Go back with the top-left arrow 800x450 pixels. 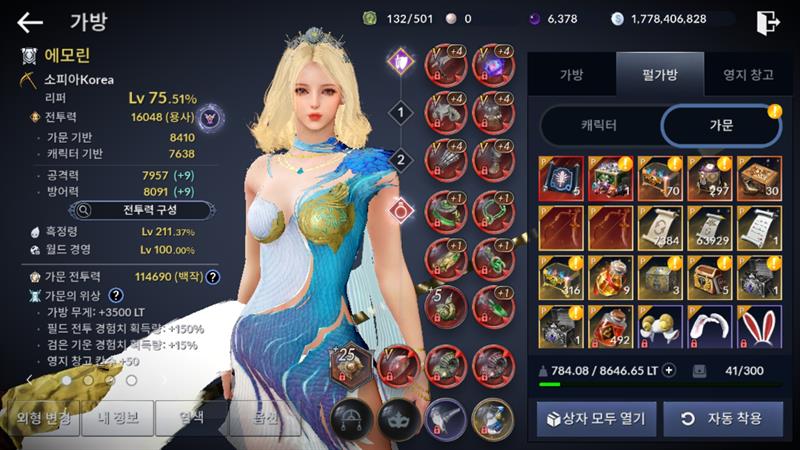coord(30,22)
